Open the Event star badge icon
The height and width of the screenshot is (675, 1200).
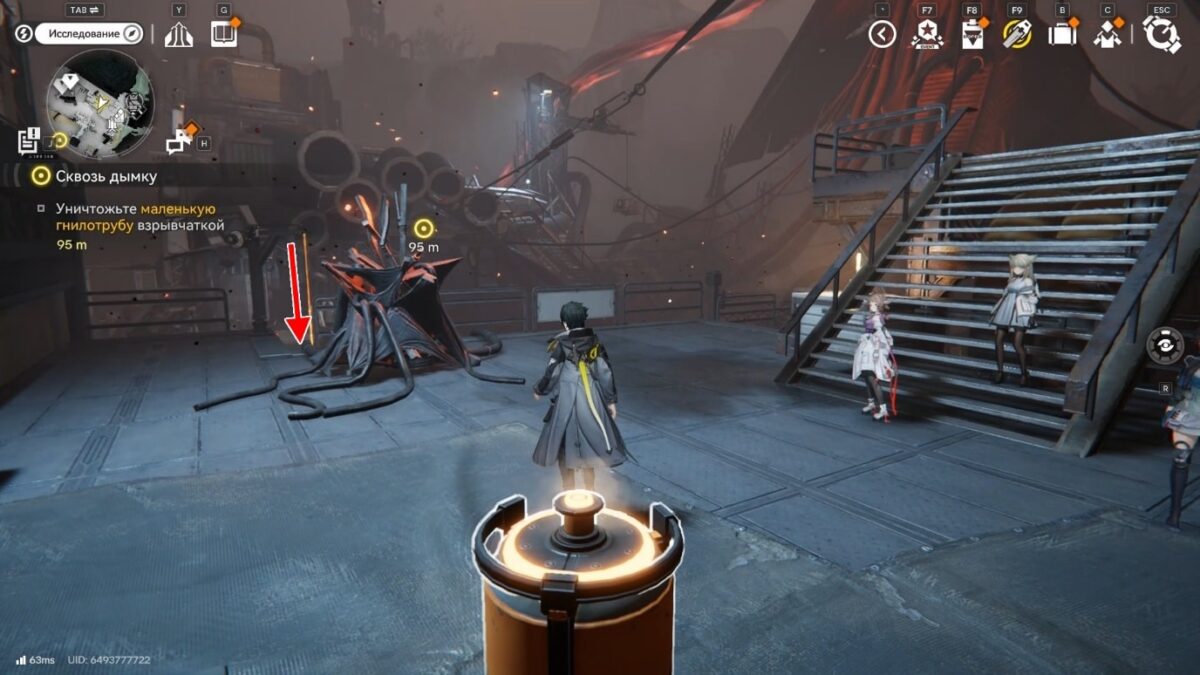click(927, 35)
